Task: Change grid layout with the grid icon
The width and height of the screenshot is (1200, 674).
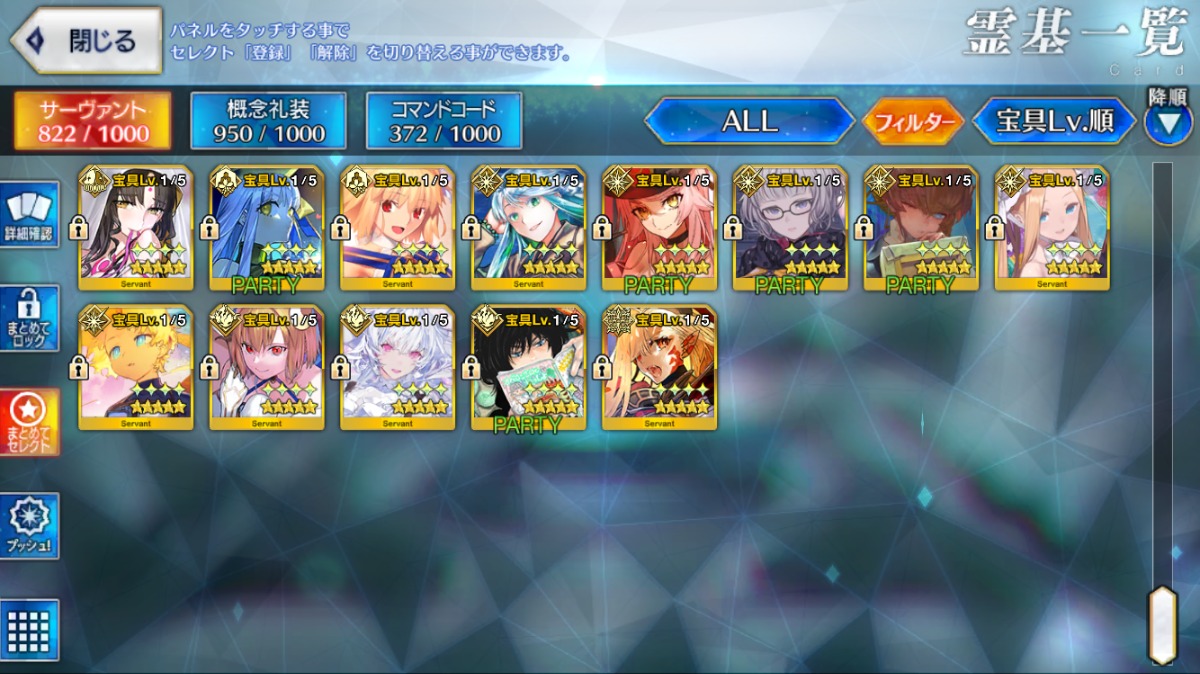Action: [30, 629]
